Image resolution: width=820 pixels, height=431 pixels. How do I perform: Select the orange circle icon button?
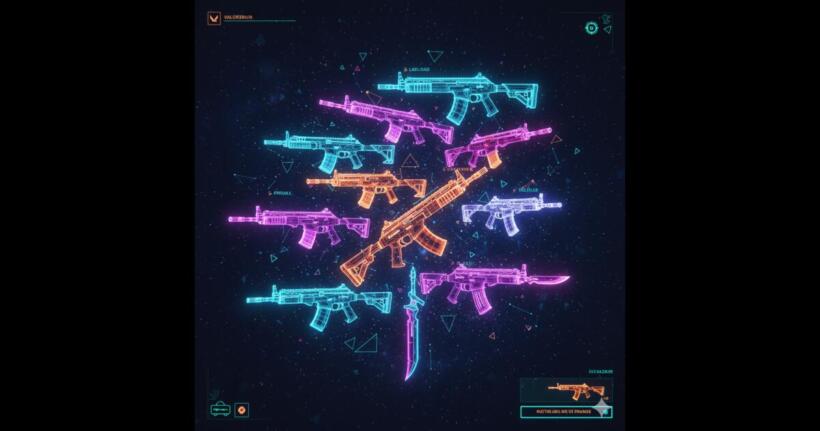pos(241,410)
